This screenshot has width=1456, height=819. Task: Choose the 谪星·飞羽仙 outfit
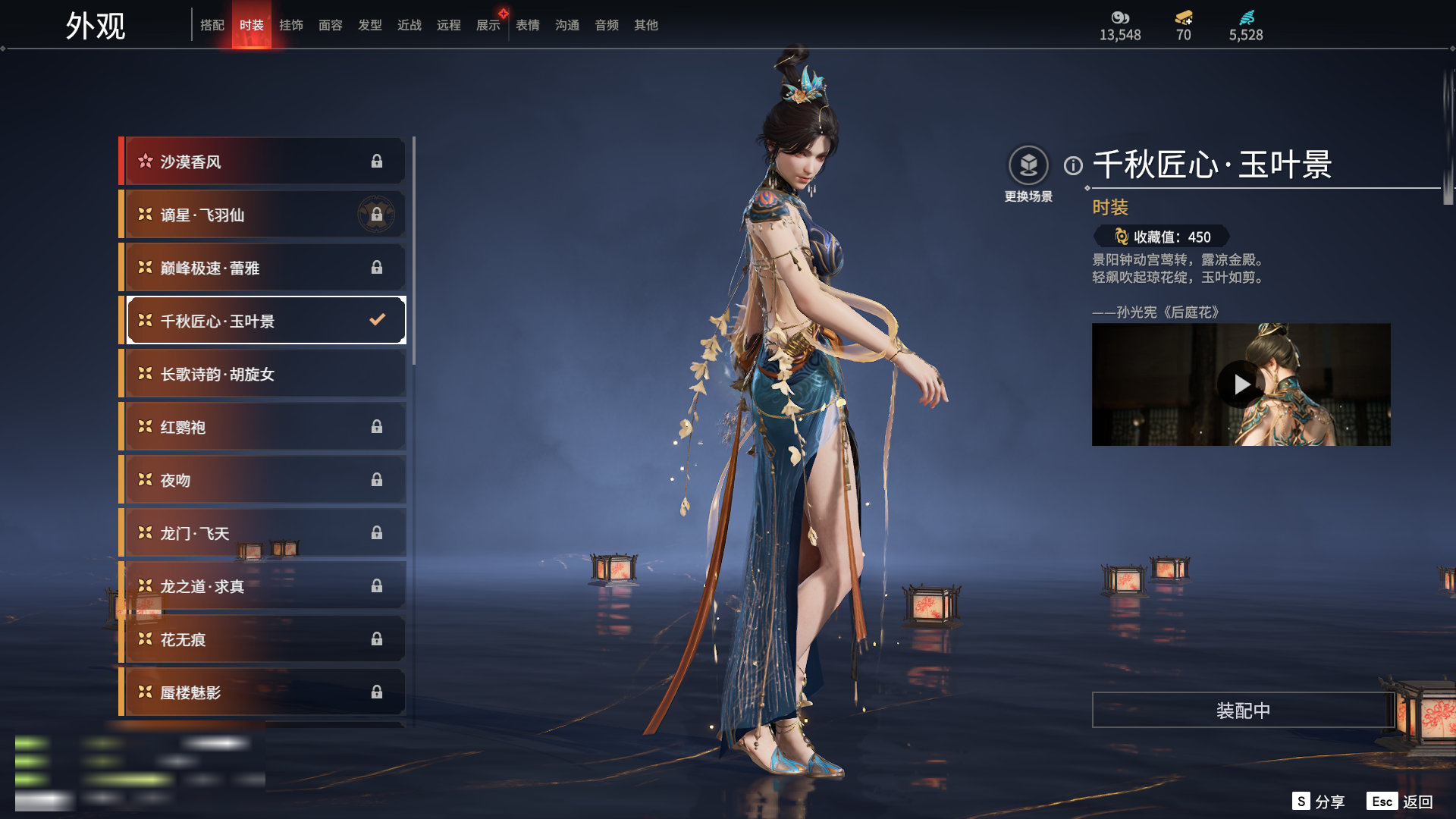(x=262, y=215)
